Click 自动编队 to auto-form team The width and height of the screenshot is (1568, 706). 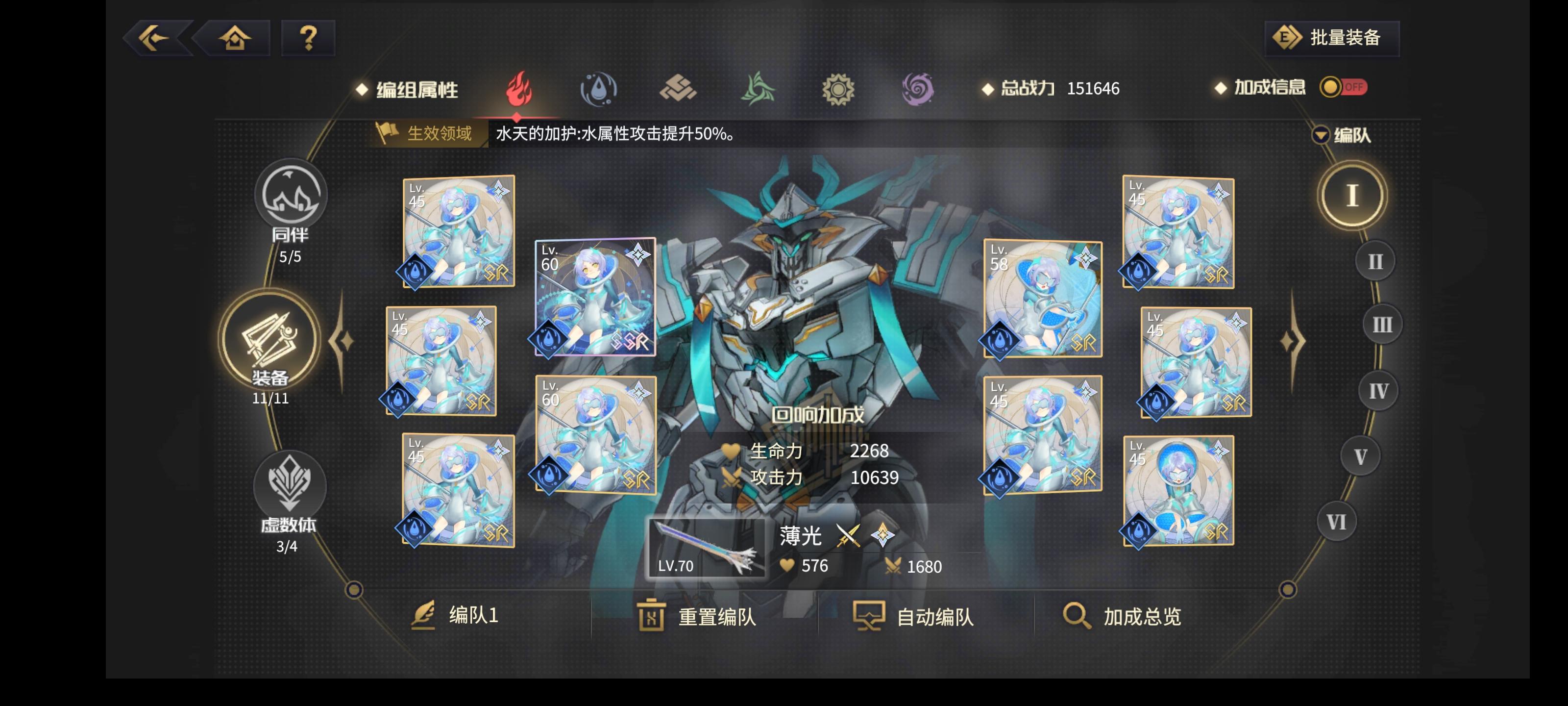tap(934, 616)
